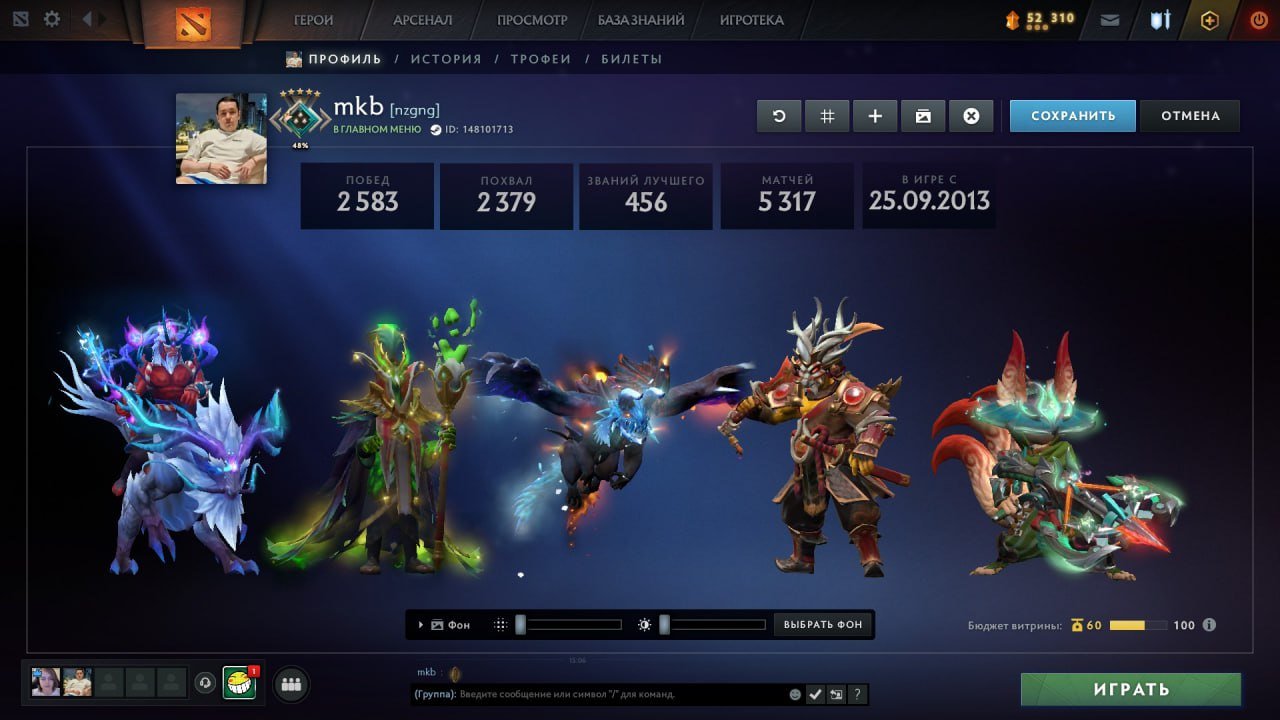
Task: Open the Dota Plus subscription icon
Action: pyautogui.click(x=1210, y=19)
